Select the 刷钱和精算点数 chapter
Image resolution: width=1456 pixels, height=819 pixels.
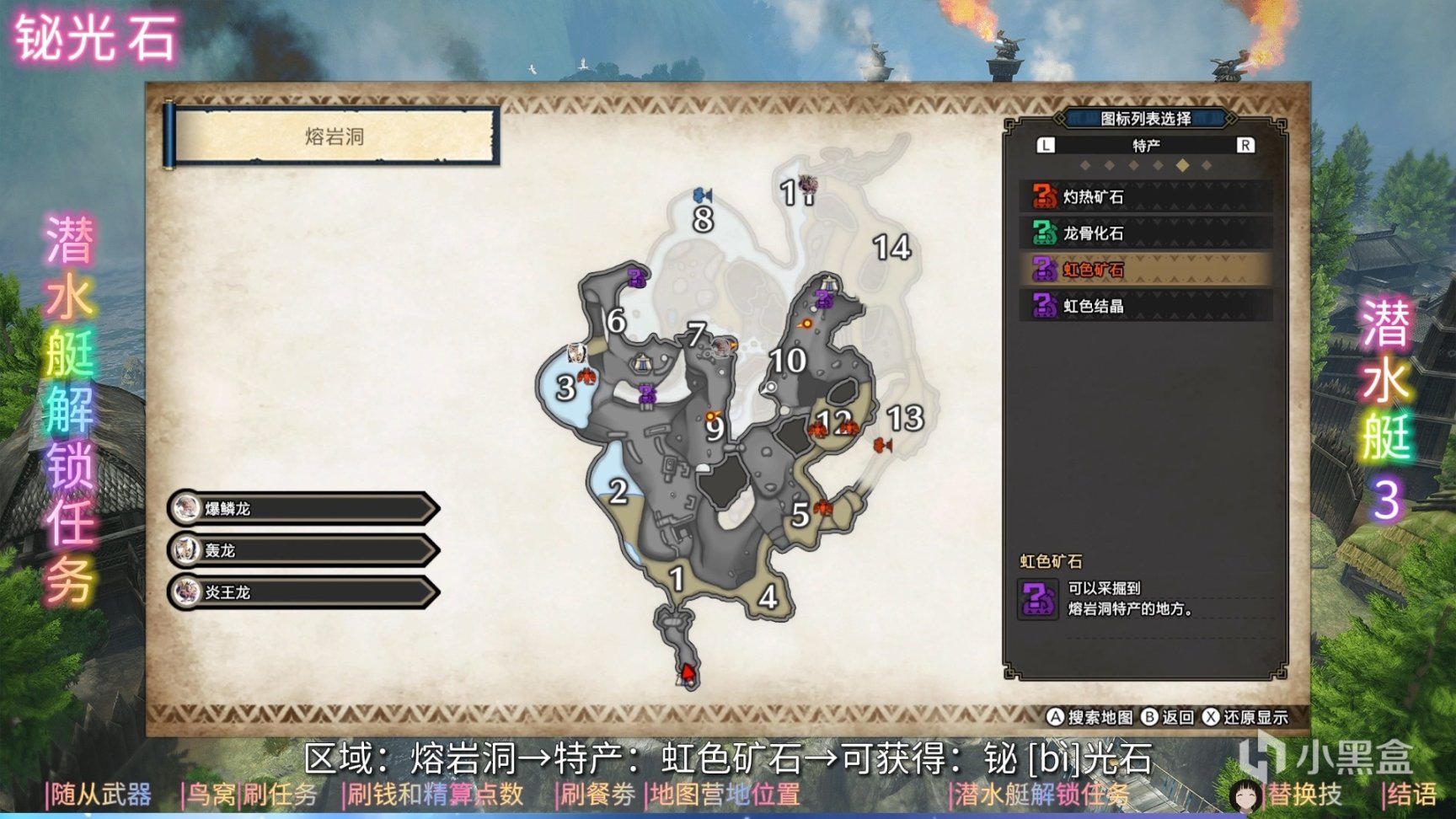435,795
